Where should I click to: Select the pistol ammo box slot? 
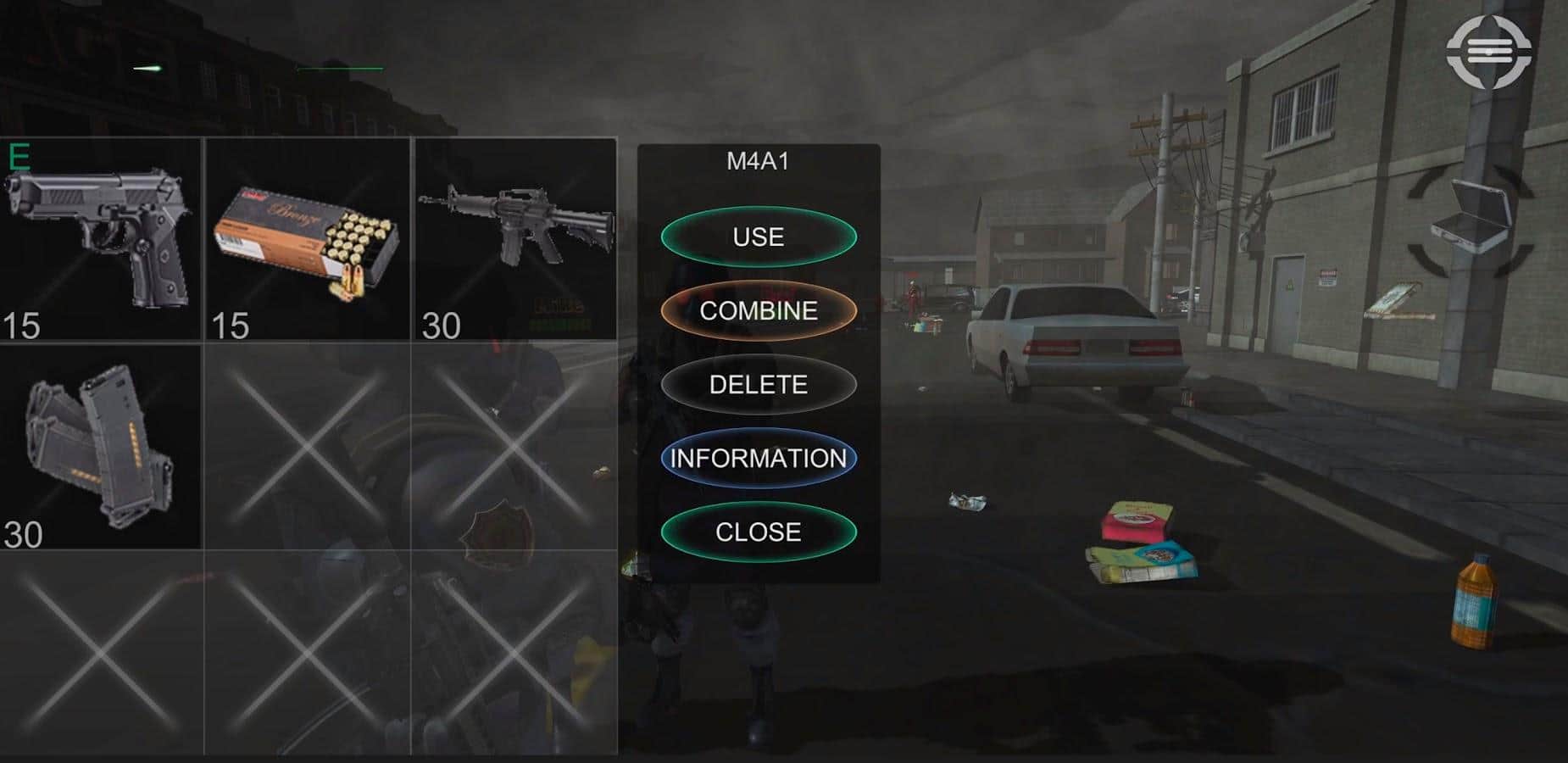tap(308, 240)
